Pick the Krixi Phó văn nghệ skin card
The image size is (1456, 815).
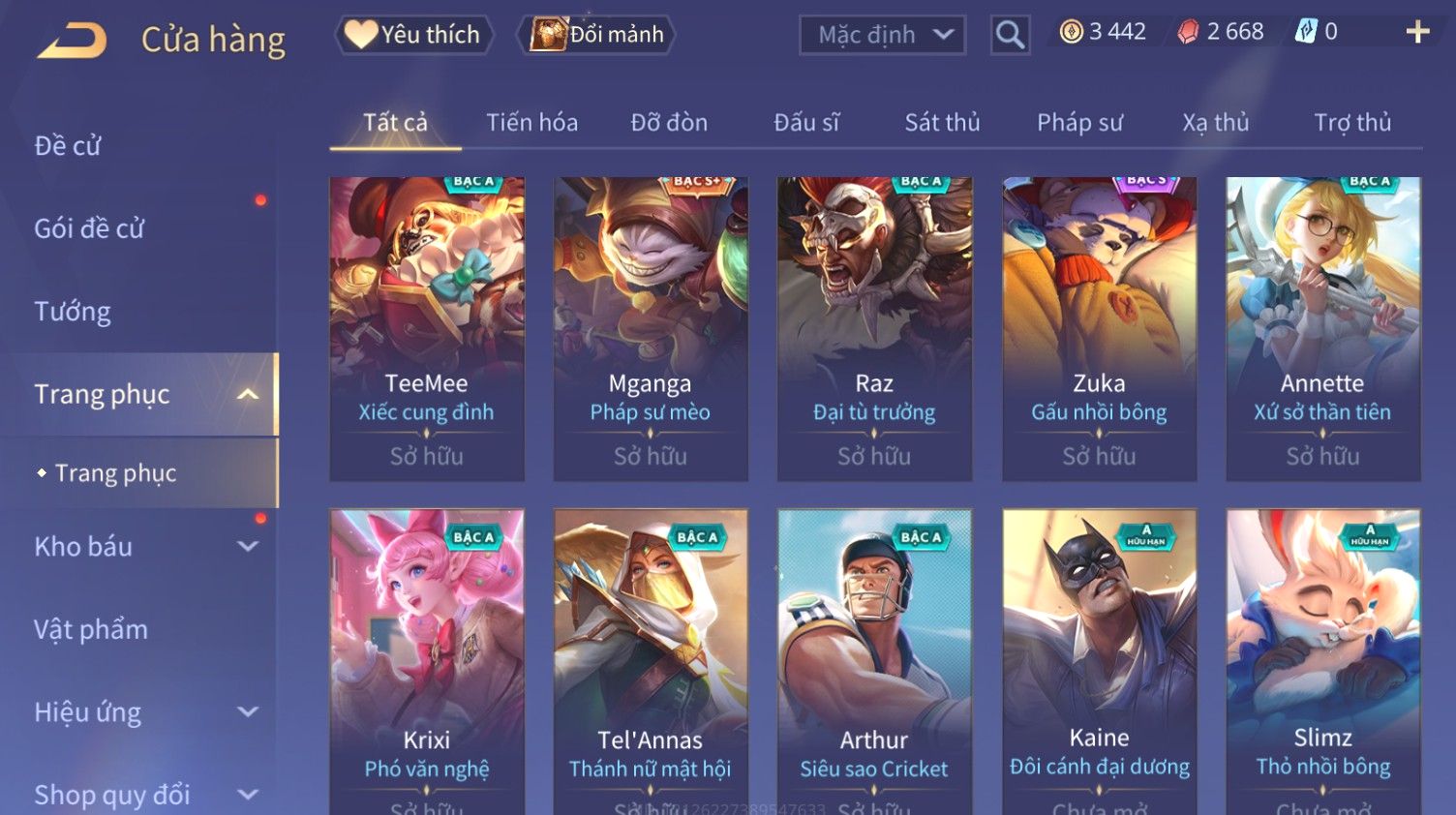click(427, 658)
